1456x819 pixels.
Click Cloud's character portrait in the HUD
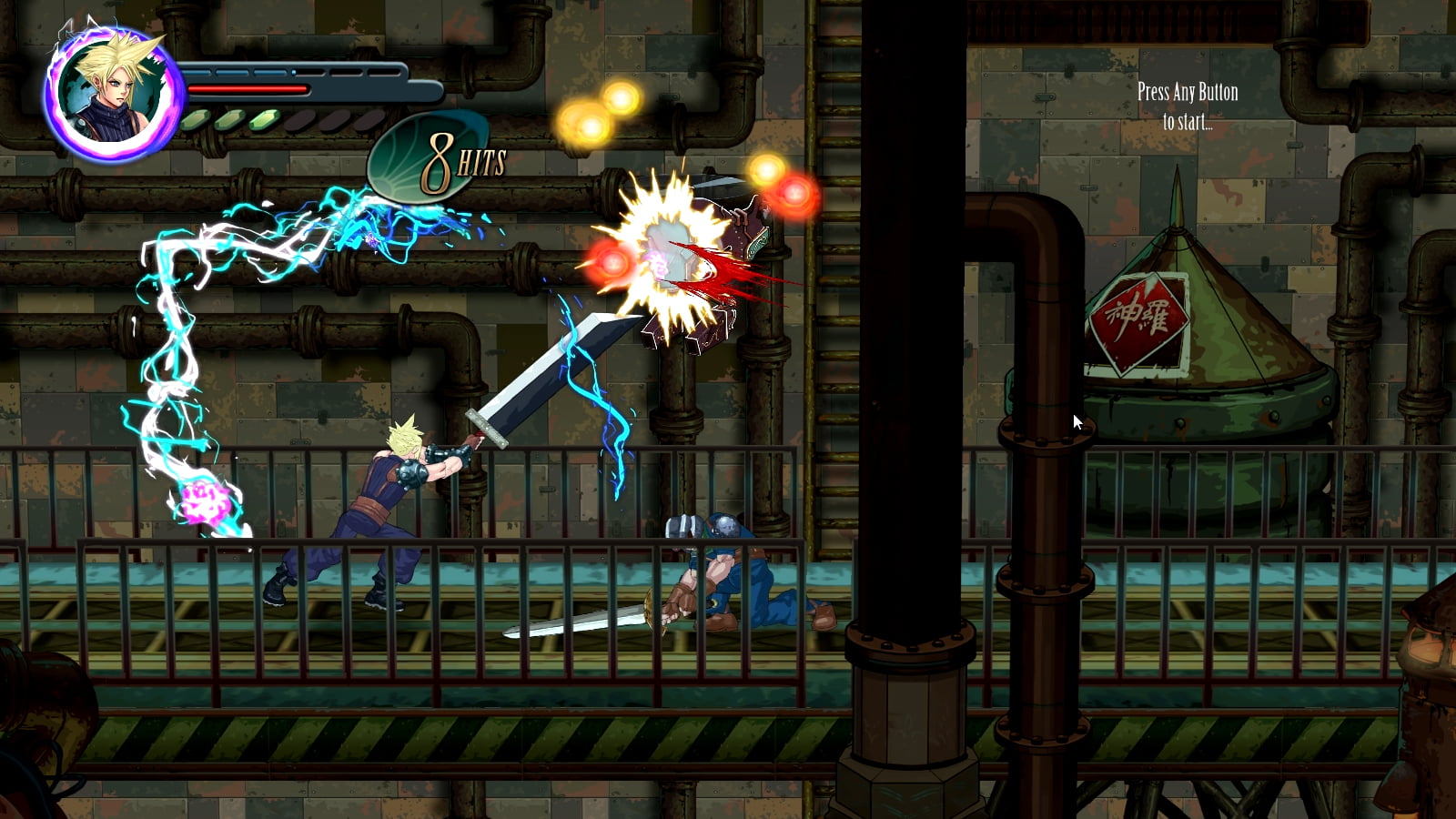pos(113,94)
